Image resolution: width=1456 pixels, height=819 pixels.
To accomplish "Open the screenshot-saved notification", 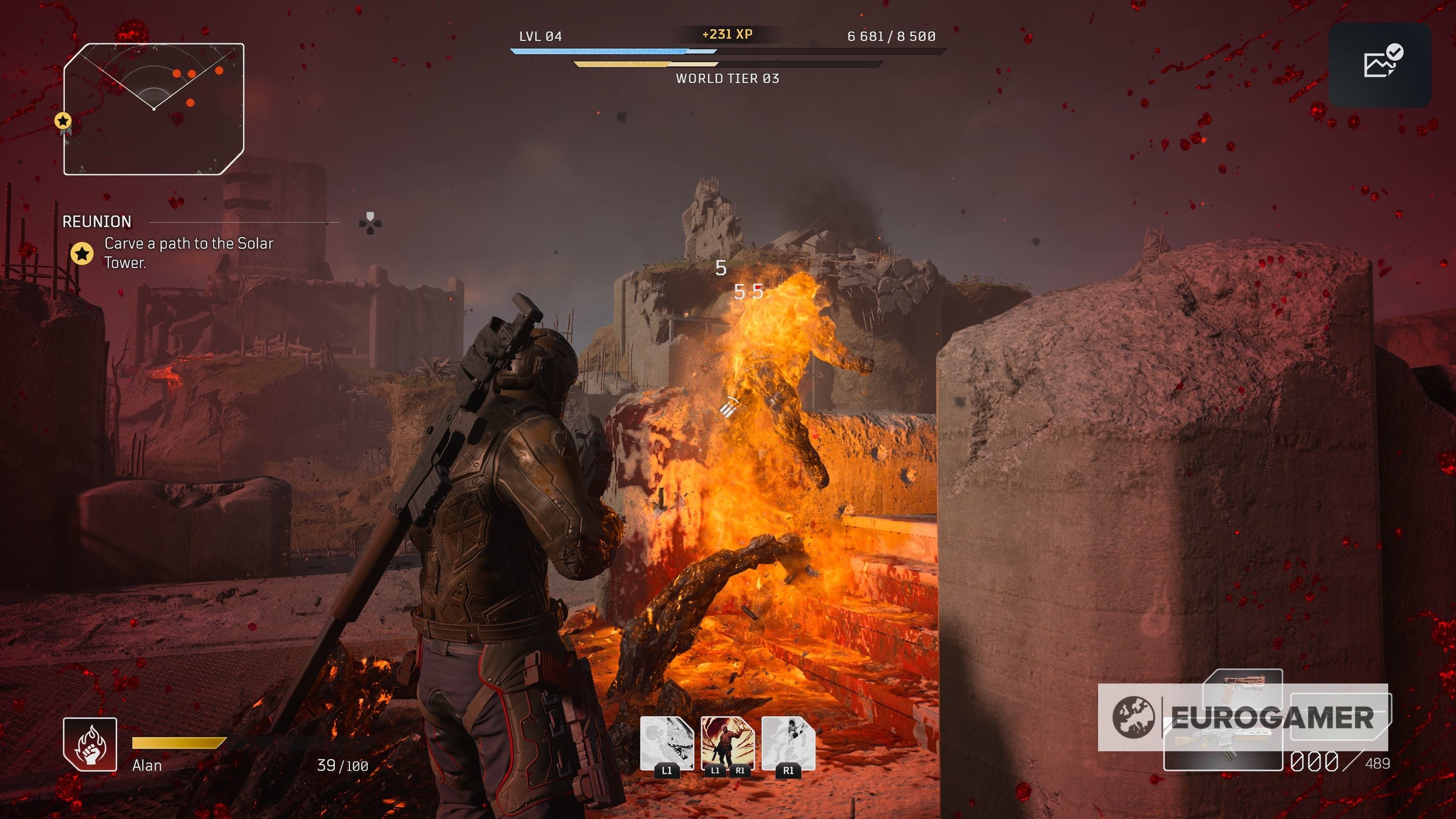I will click(1380, 65).
